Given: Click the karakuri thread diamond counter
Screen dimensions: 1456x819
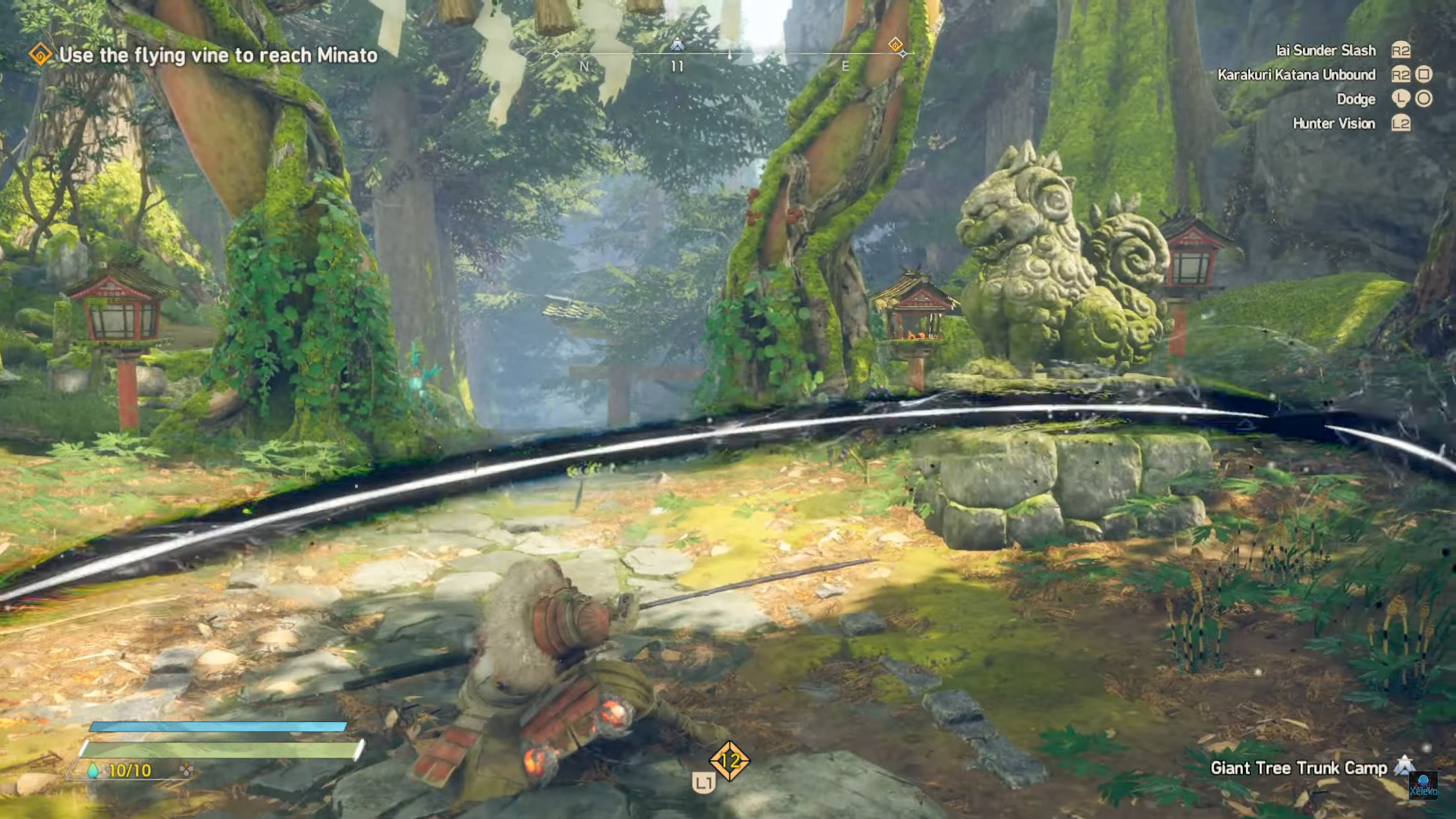Looking at the screenshot, I should pyautogui.click(x=730, y=761).
